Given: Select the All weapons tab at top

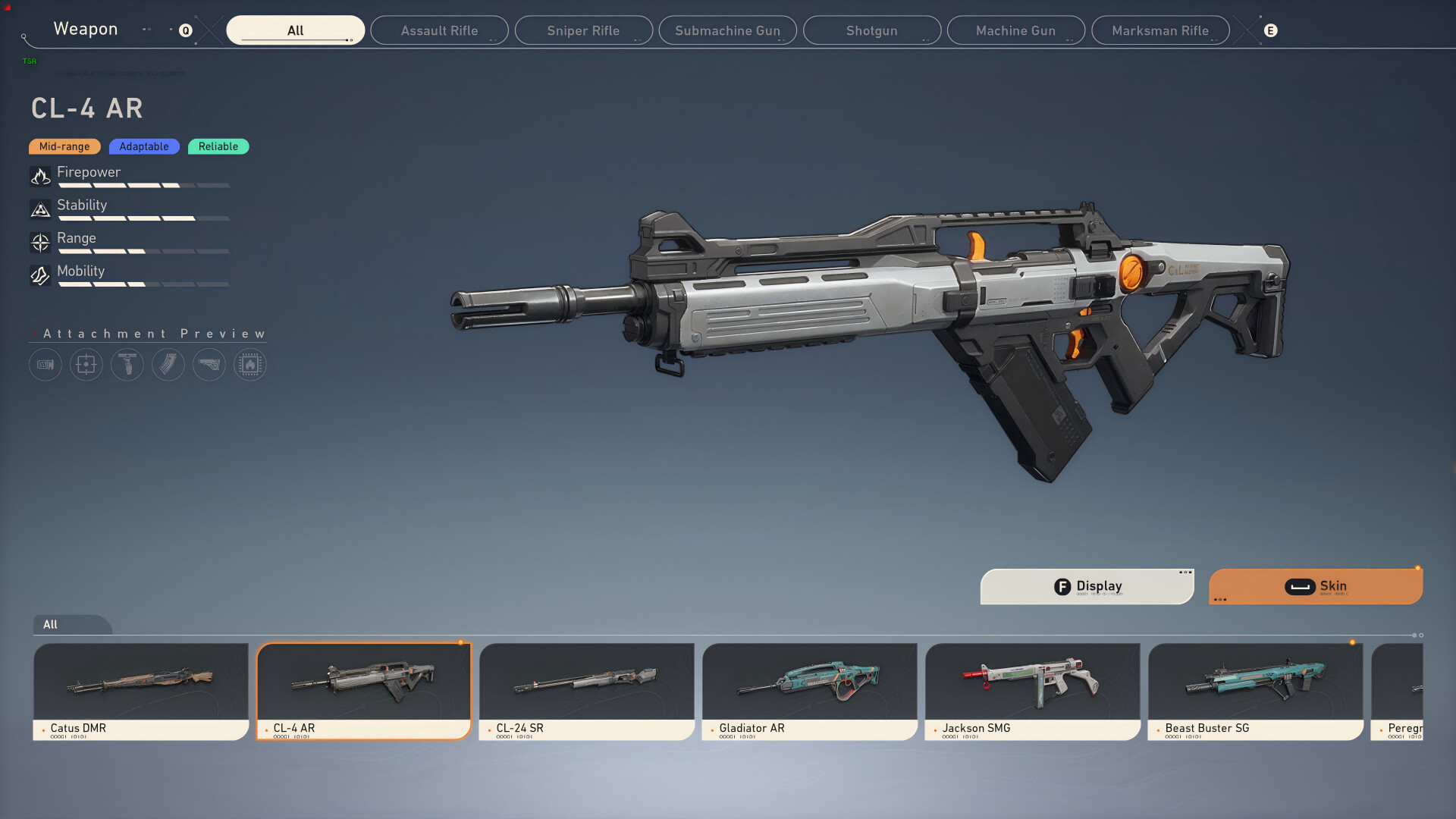Looking at the screenshot, I should pyautogui.click(x=295, y=30).
